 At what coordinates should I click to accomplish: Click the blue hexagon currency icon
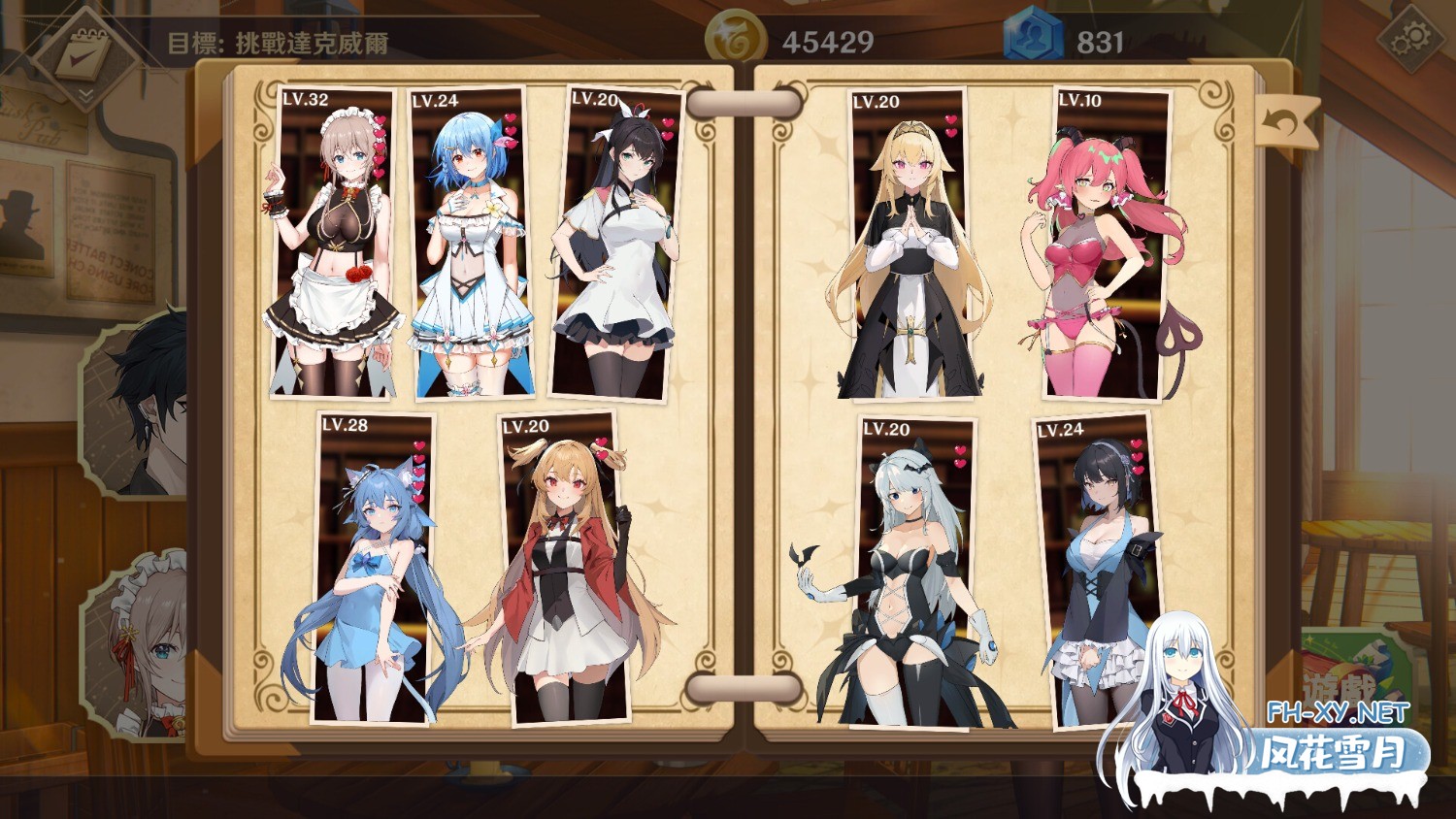1033,41
